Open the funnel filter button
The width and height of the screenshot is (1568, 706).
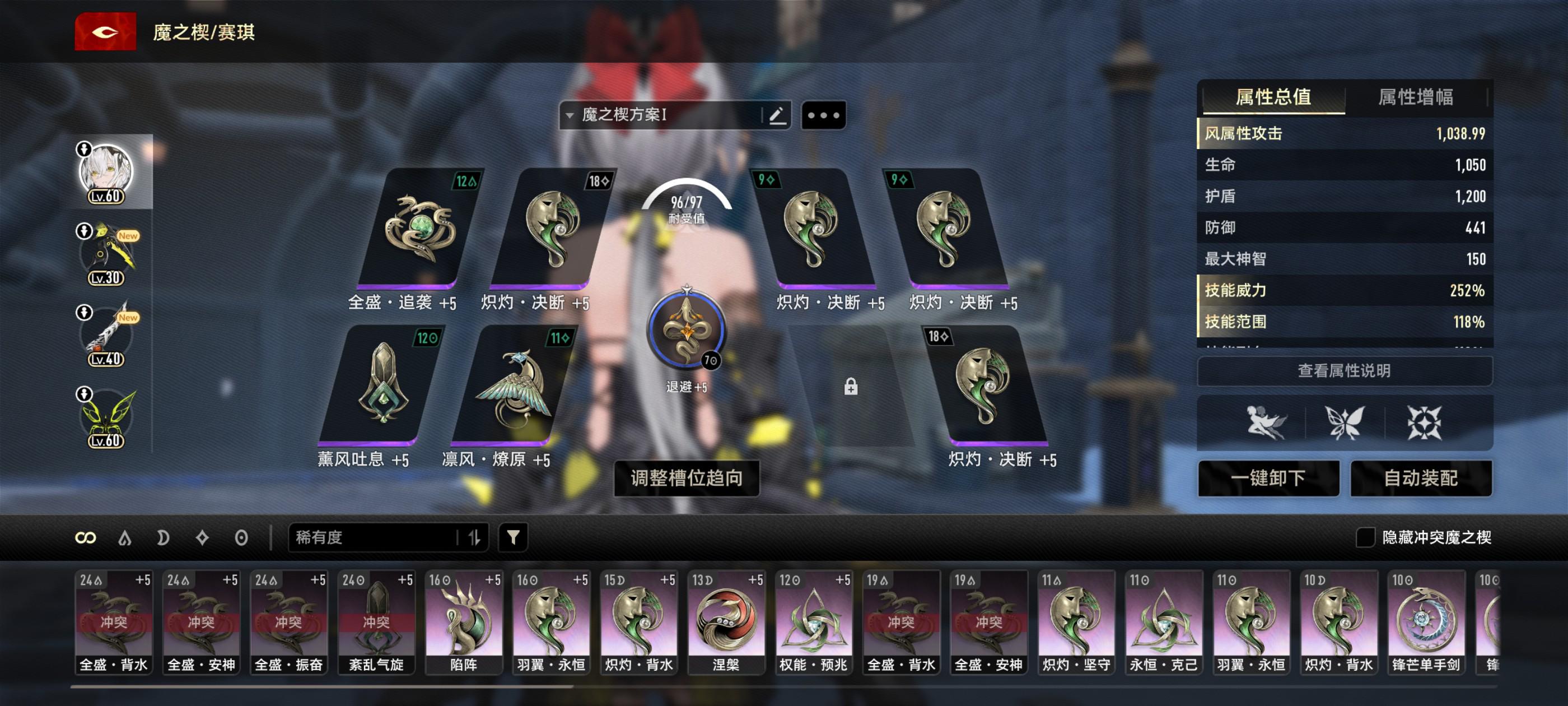click(513, 537)
